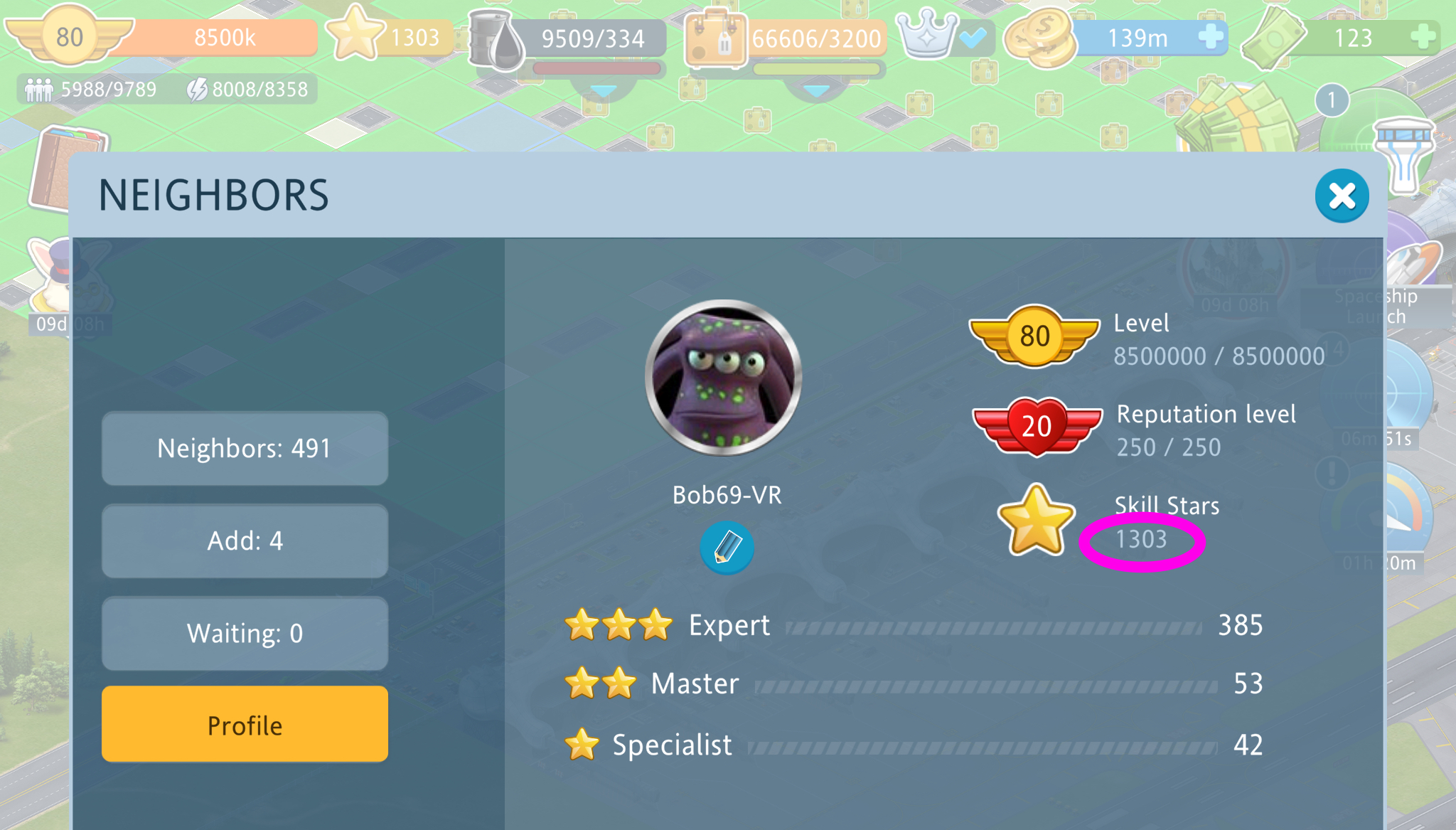This screenshot has height=830, width=1456.
Task: Buy more green cash with plus
Action: [1423, 36]
